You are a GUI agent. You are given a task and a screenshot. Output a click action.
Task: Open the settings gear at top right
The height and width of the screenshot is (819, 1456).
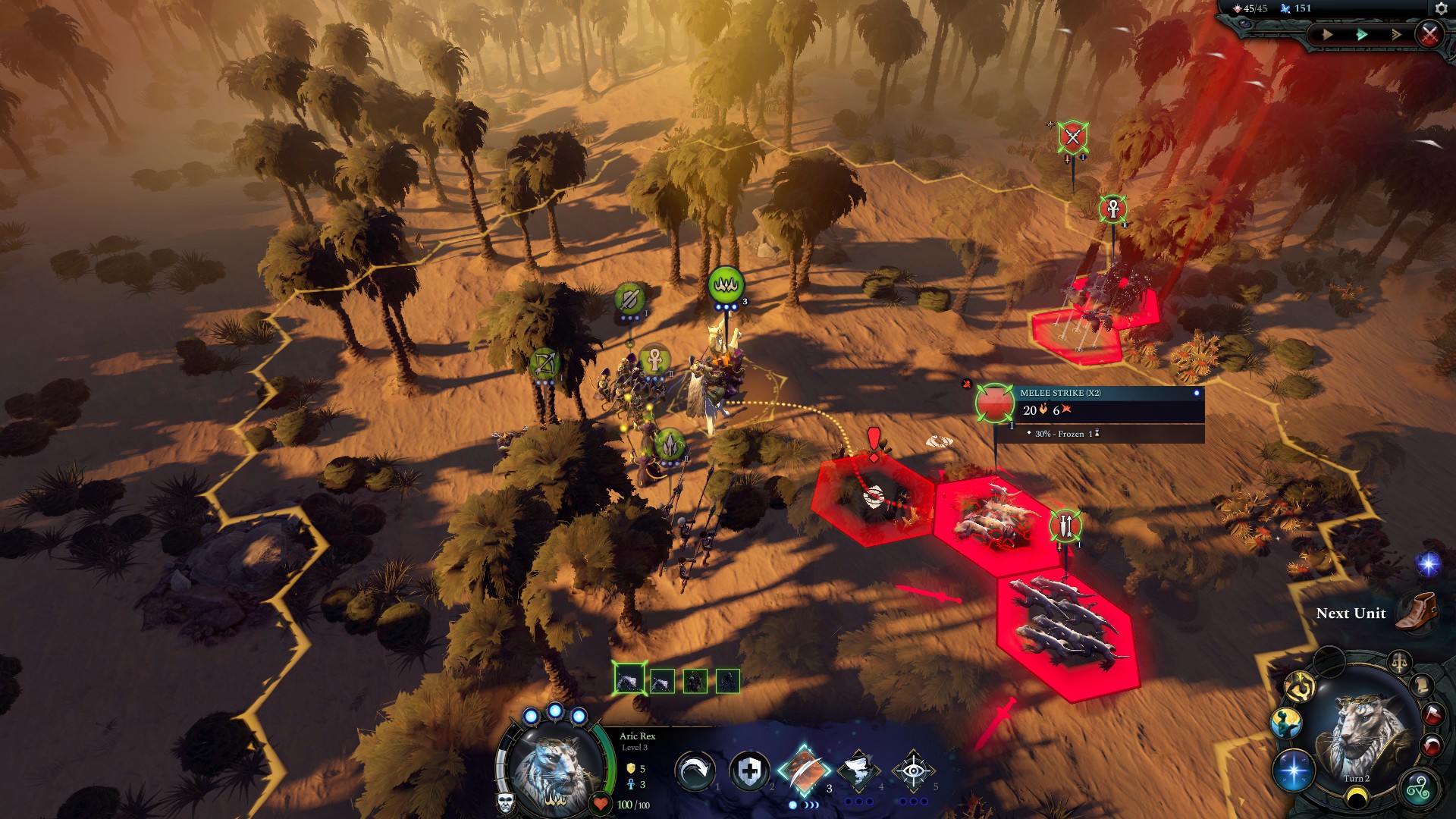(1442, 8)
